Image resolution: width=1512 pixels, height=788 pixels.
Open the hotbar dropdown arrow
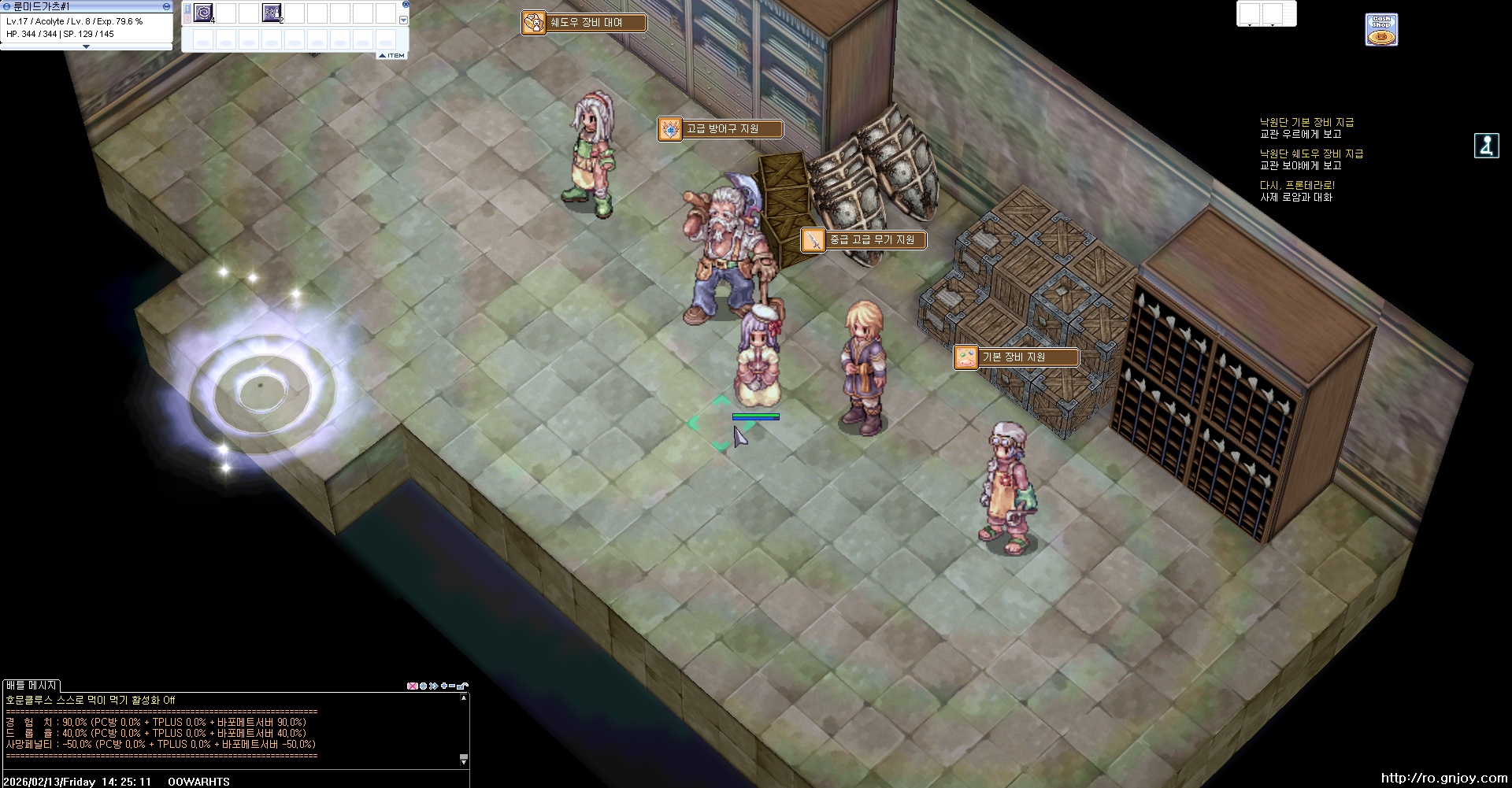pos(403,20)
